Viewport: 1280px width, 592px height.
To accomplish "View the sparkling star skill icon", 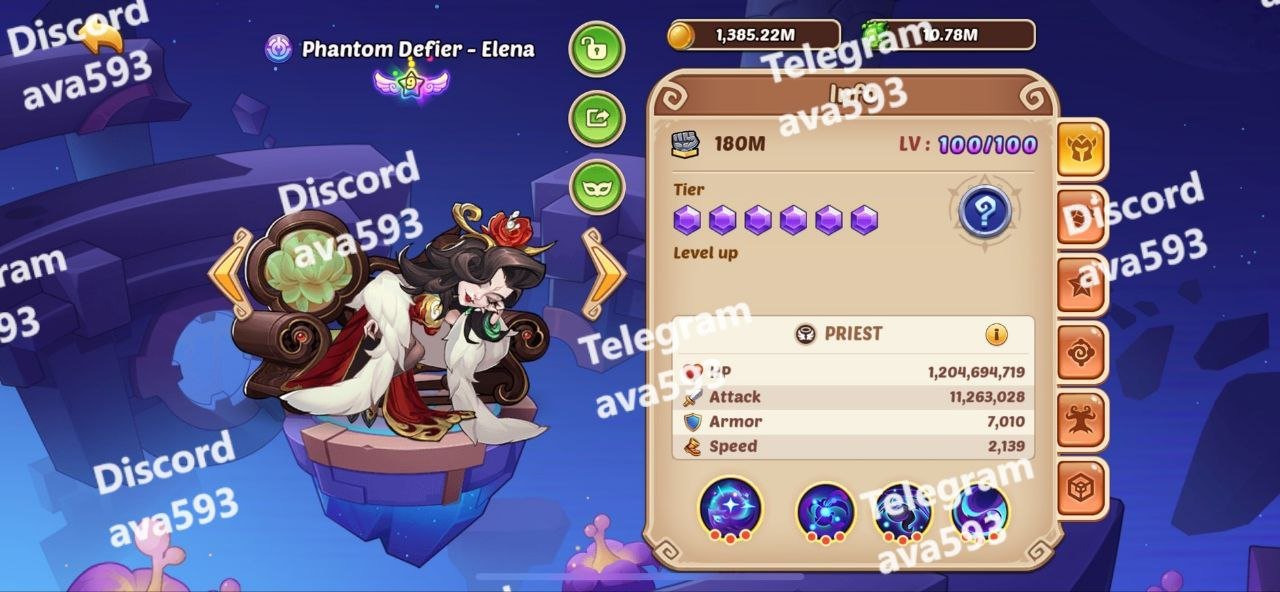I will (730, 508).
